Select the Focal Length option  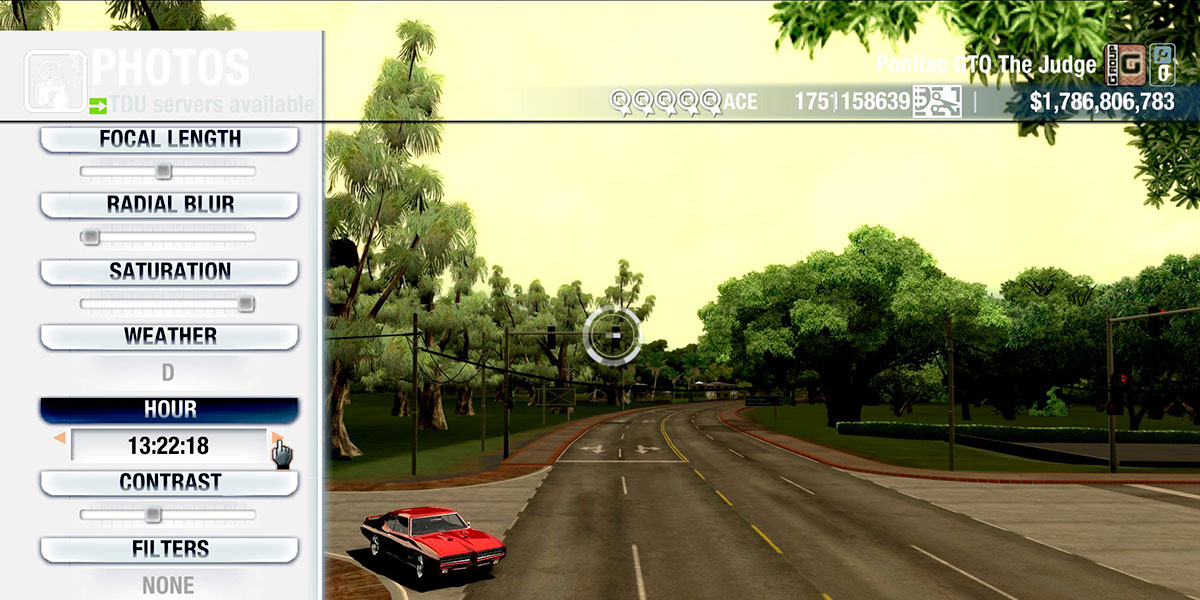tap(169, 139)
